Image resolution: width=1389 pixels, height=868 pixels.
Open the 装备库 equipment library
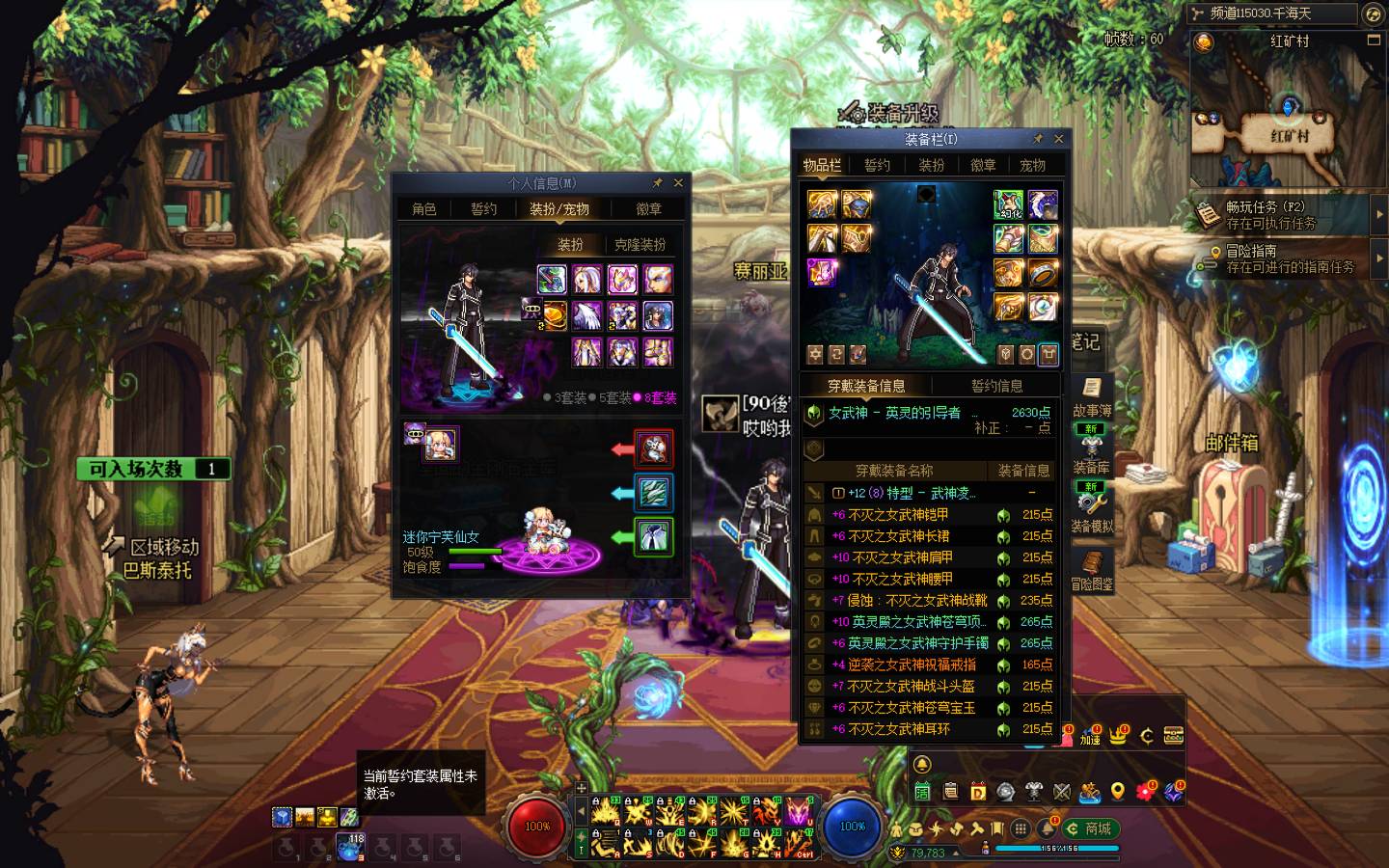coord(1091,453)
